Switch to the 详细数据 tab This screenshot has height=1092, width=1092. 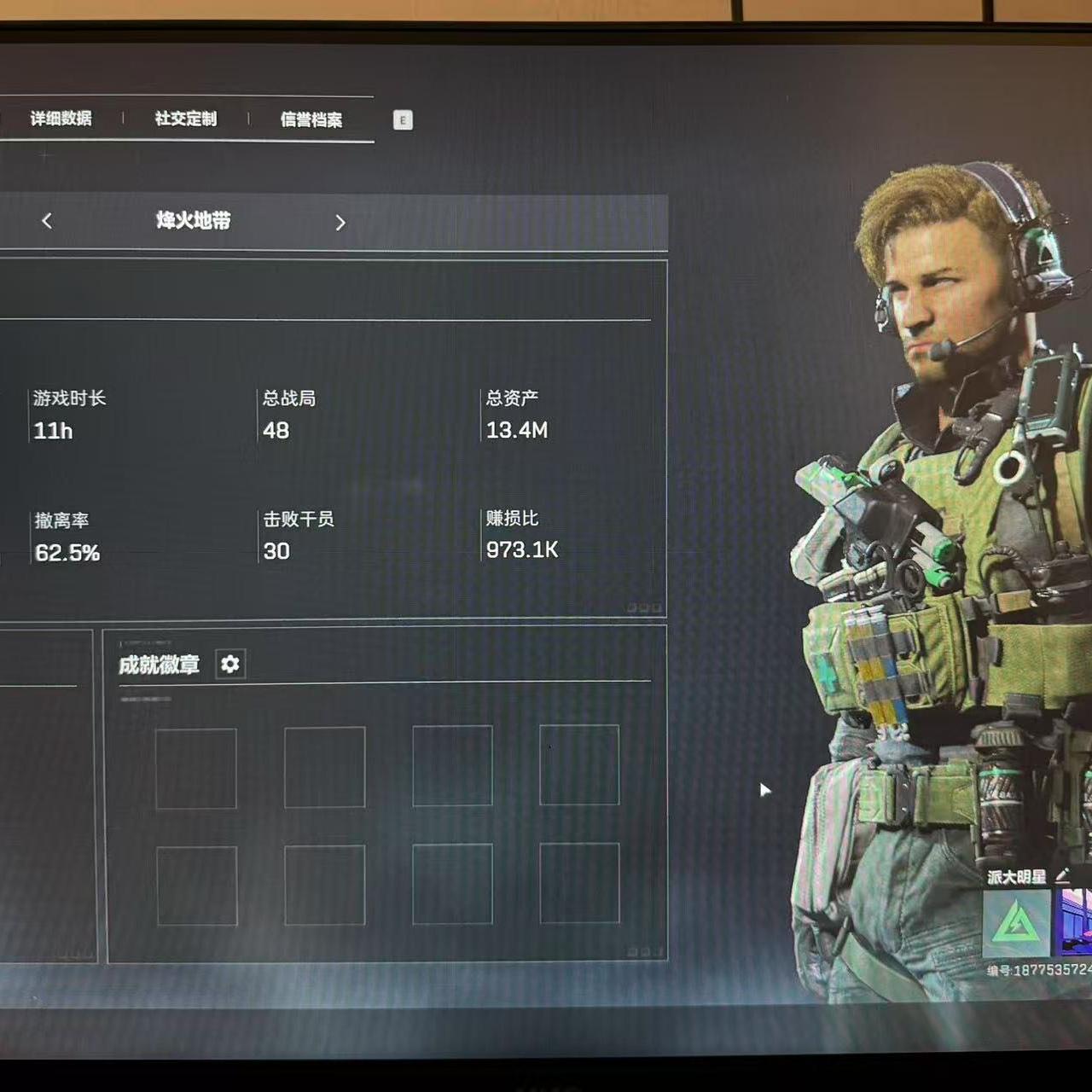[61, 119]
